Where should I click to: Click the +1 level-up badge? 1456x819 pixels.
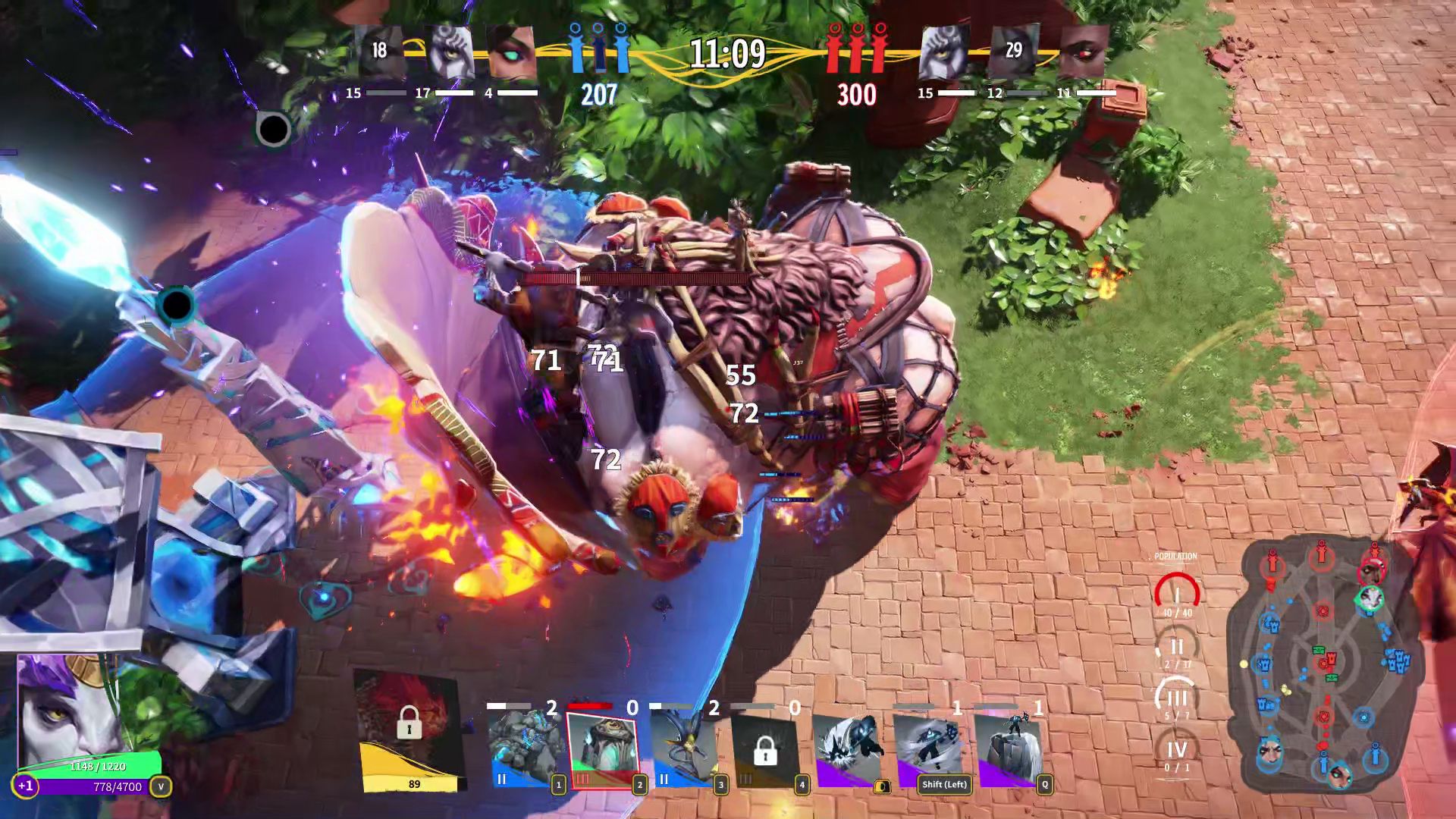pos(25,786)
